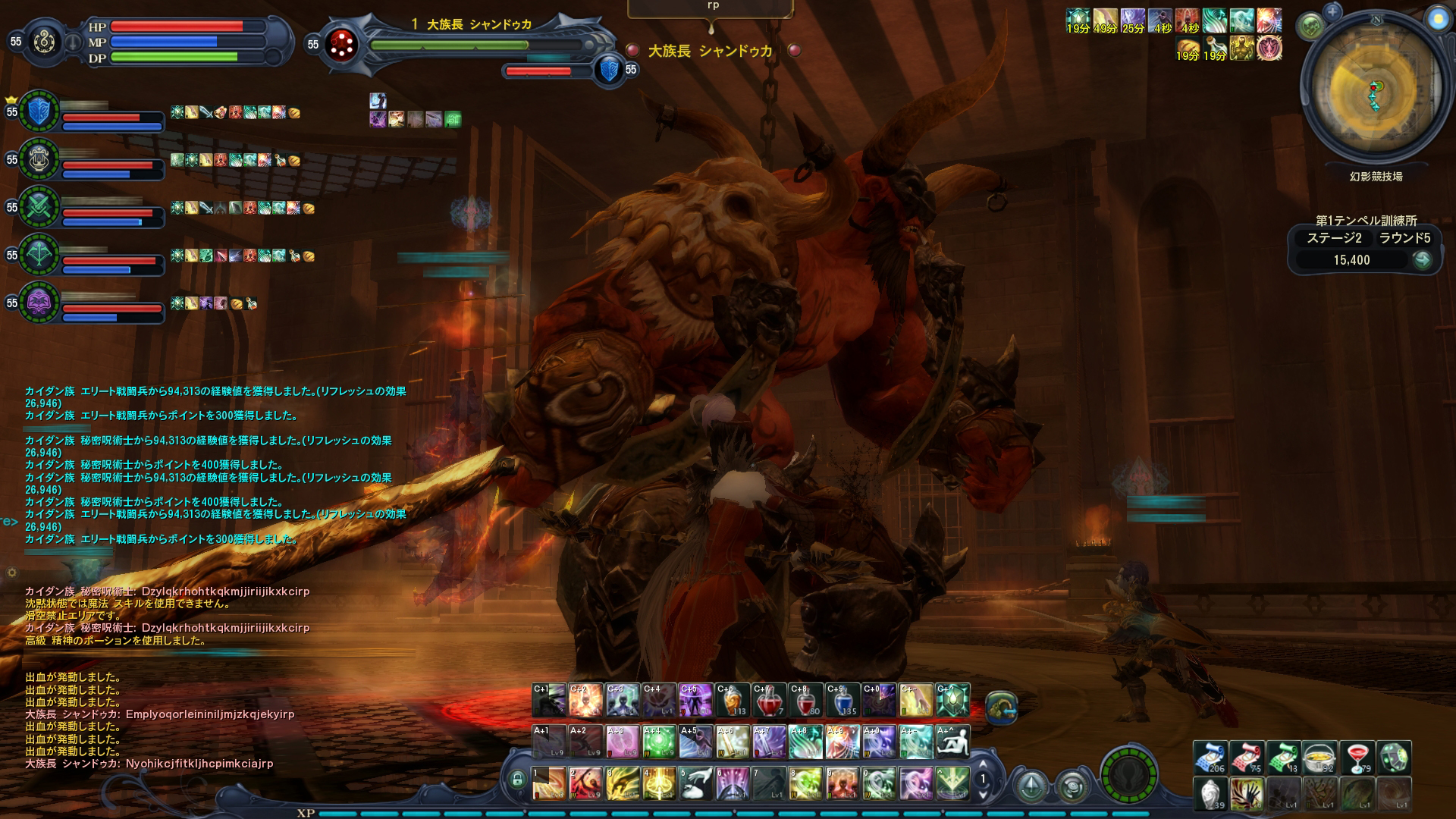Viewport: 1456px width, 819px height.
Task: Use the orange swirl potion with 113 left
Action: (x=732, y=701)
